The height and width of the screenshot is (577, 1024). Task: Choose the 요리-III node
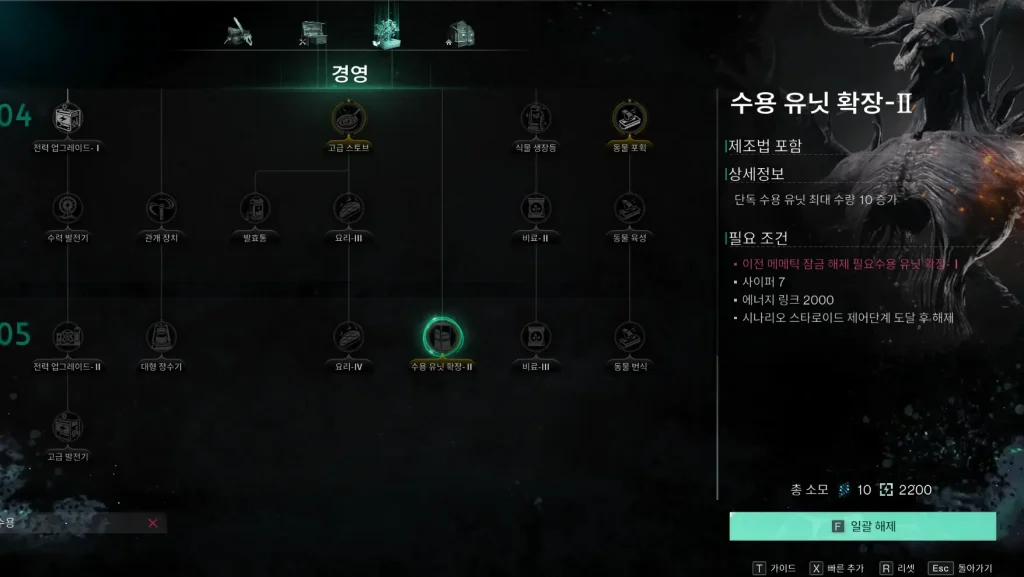click(348, 208)
